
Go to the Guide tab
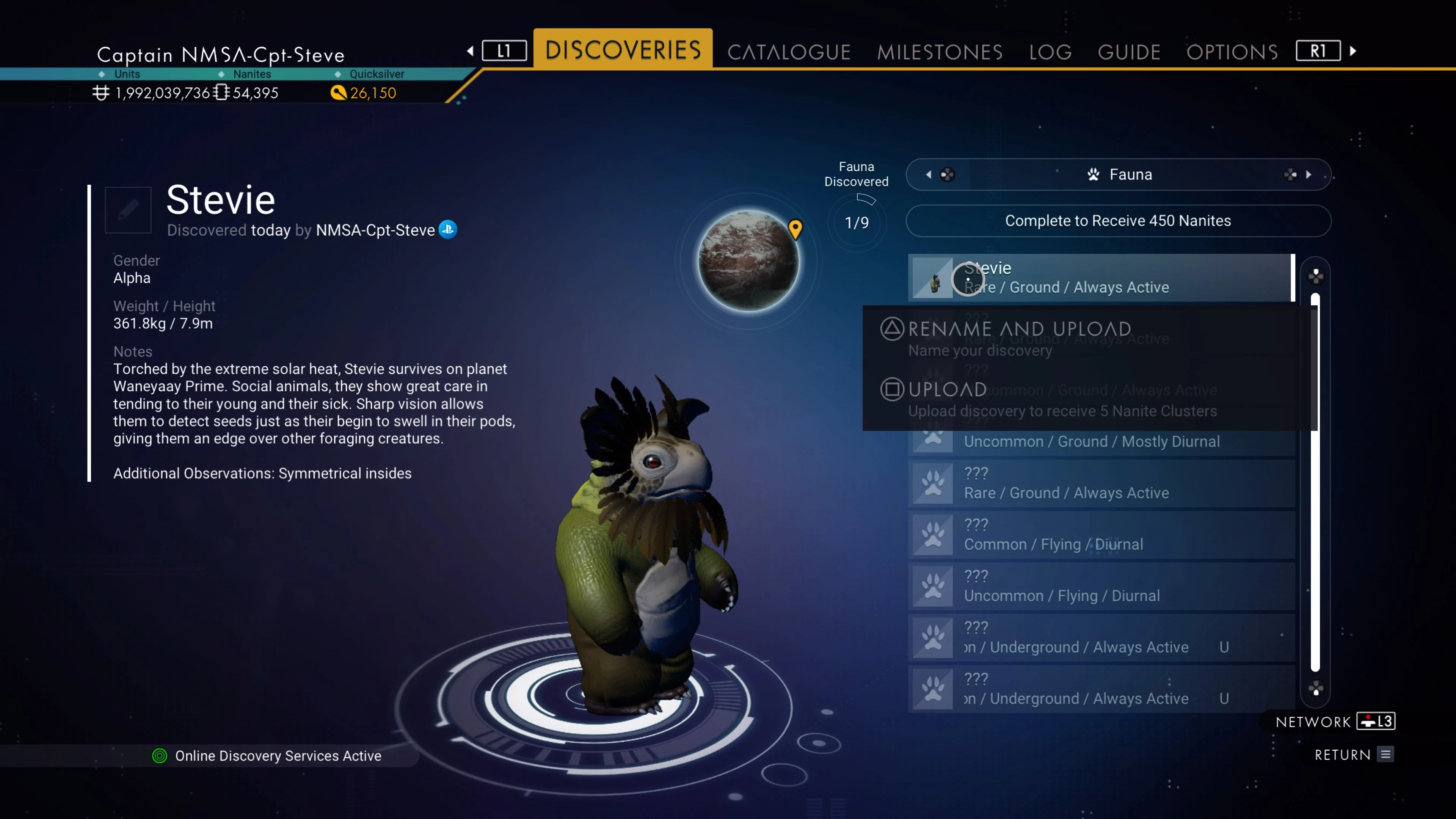click(x=1129, y=52)
